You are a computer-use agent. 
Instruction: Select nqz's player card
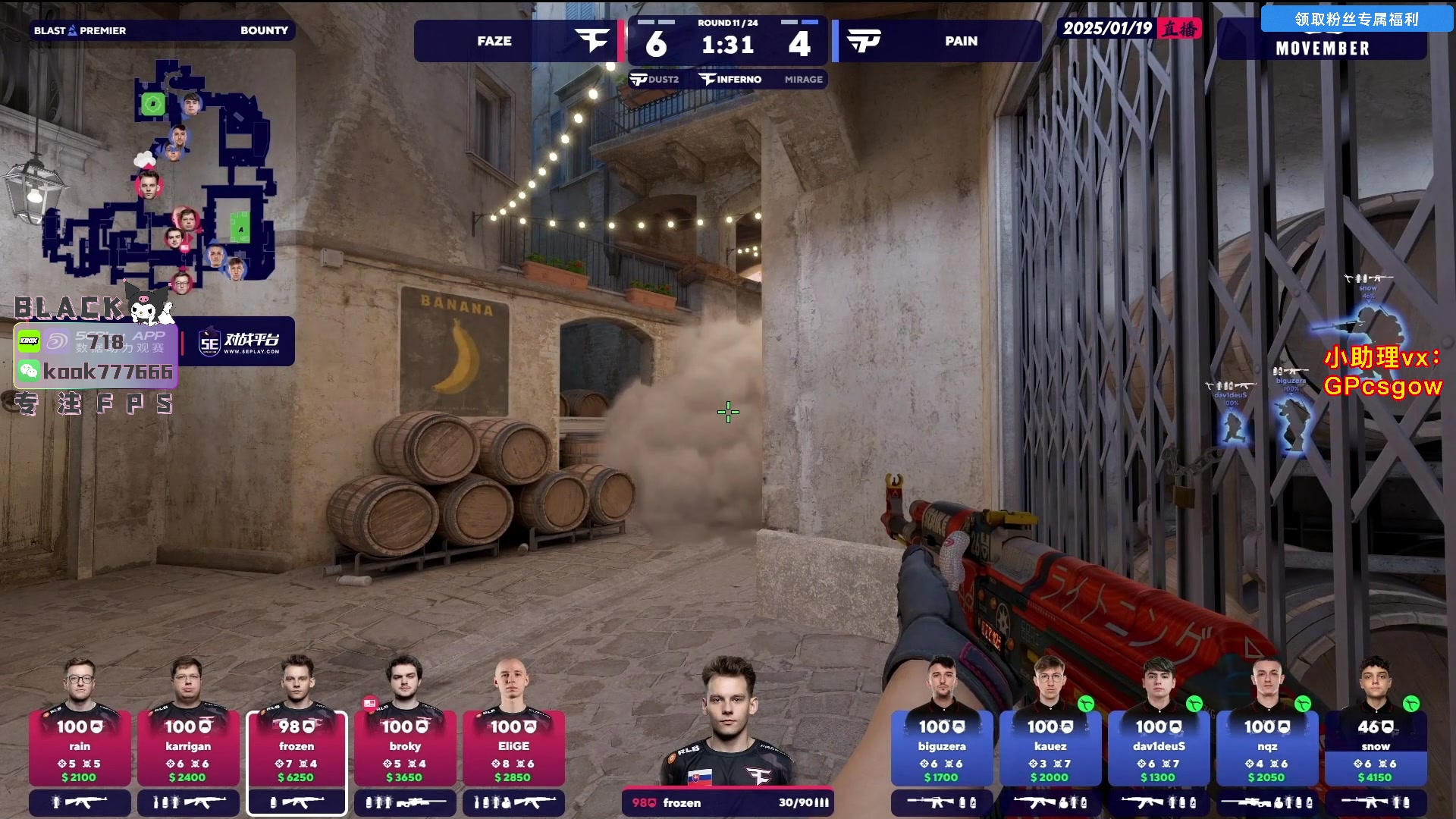[x=1267, y=748]
